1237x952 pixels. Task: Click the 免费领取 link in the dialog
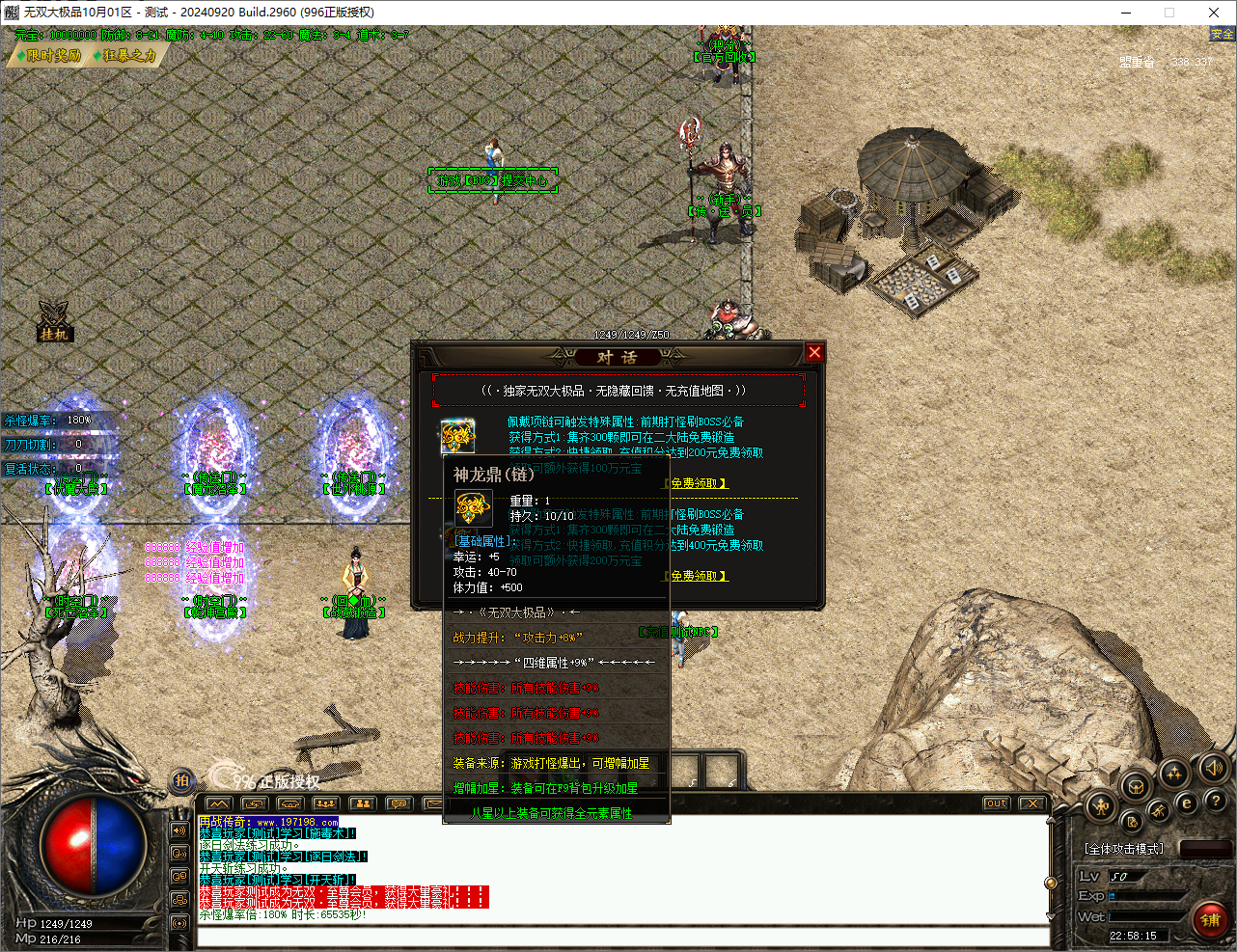pyautogui.click(x=697, y=483)
